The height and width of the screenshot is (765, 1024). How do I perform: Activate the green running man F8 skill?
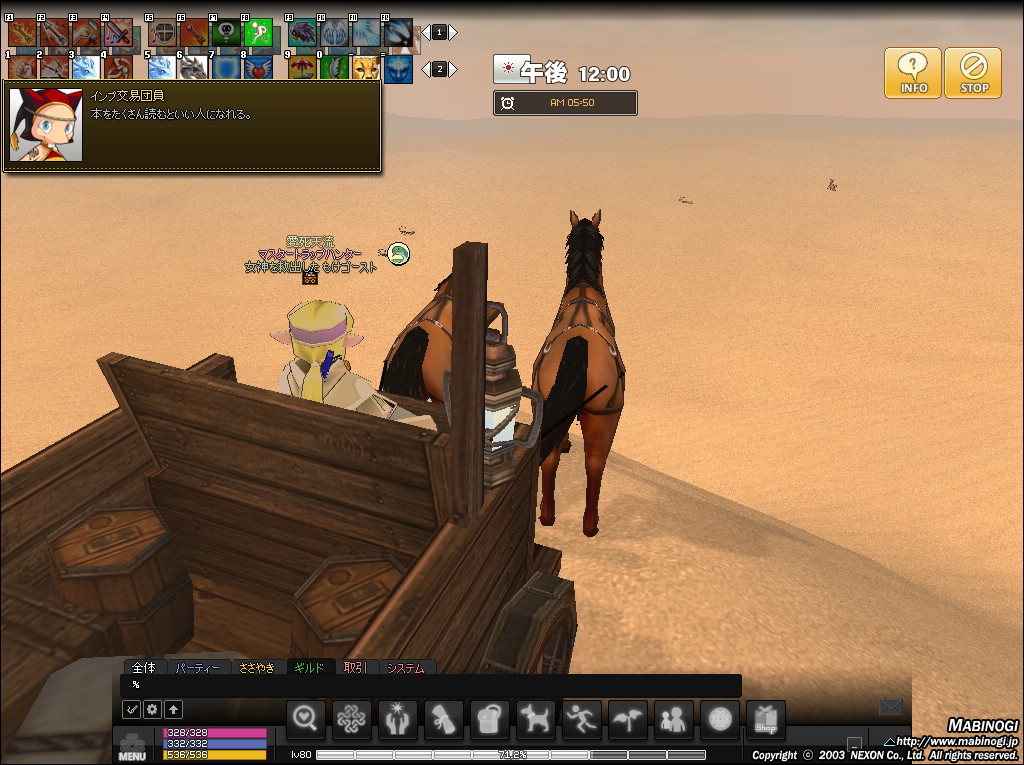259,34
